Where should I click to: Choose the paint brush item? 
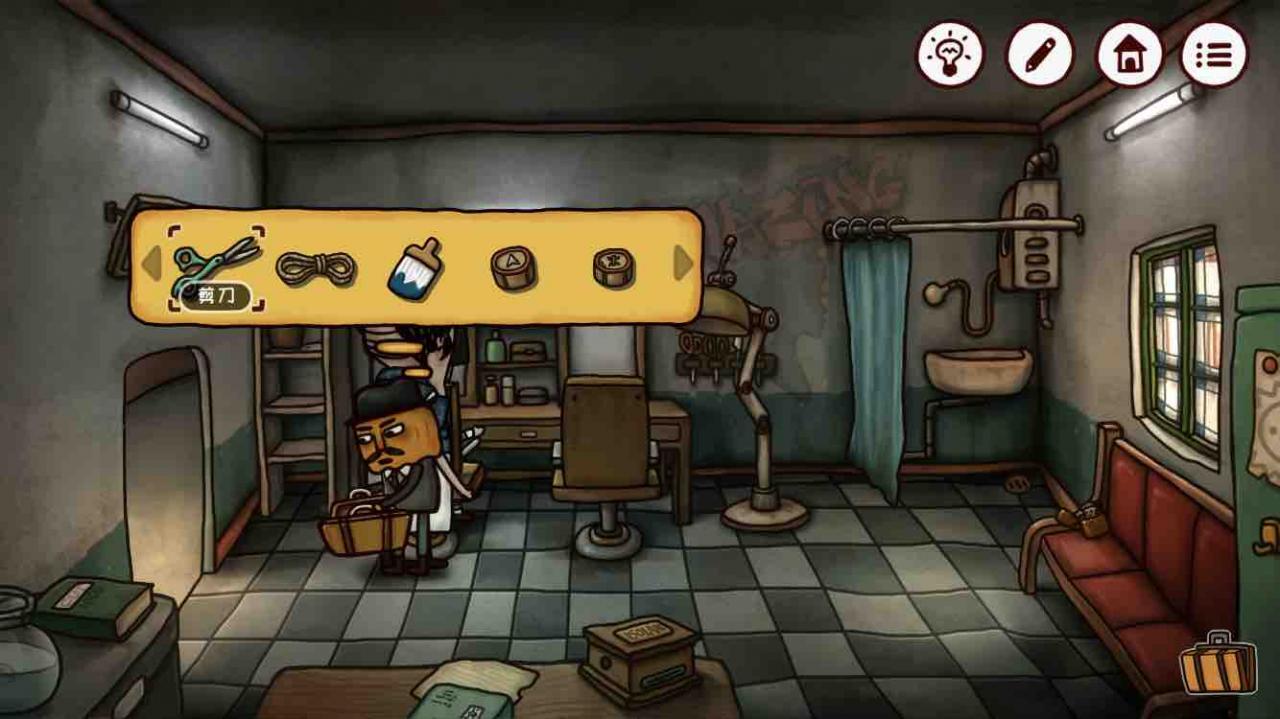414,267
